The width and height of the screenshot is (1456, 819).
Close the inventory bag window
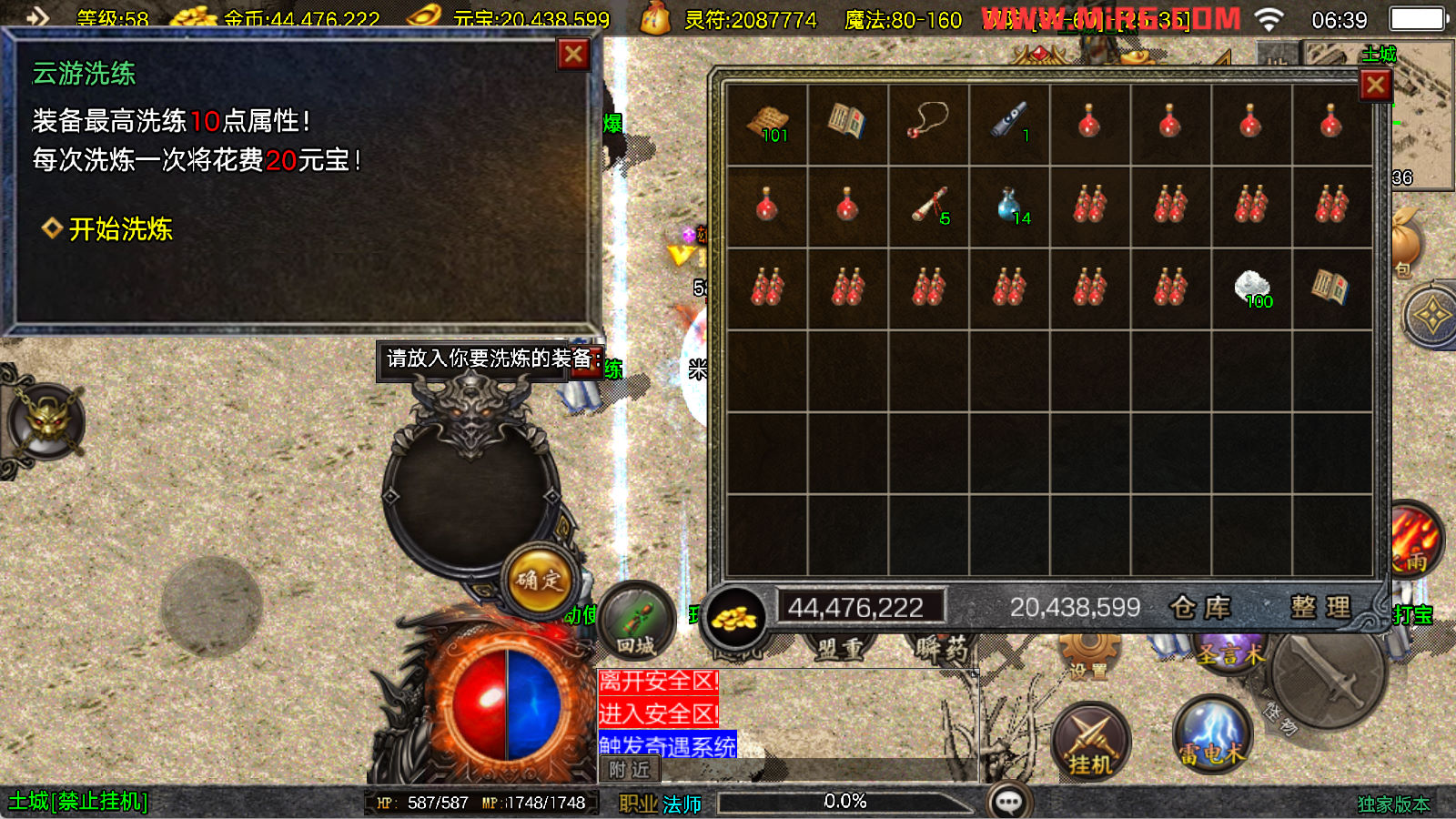1375,86
